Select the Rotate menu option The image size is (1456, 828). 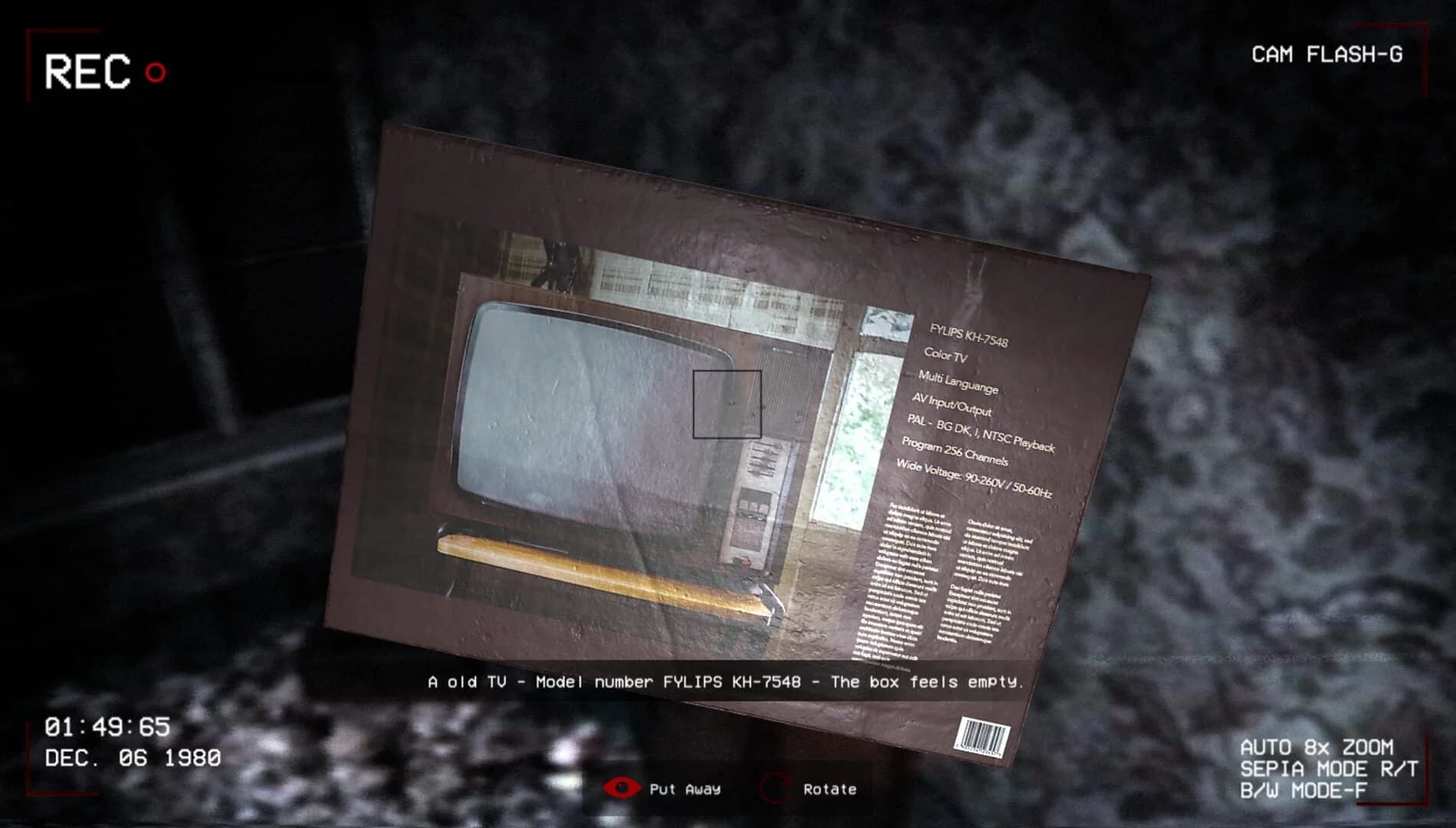[829, 788]
